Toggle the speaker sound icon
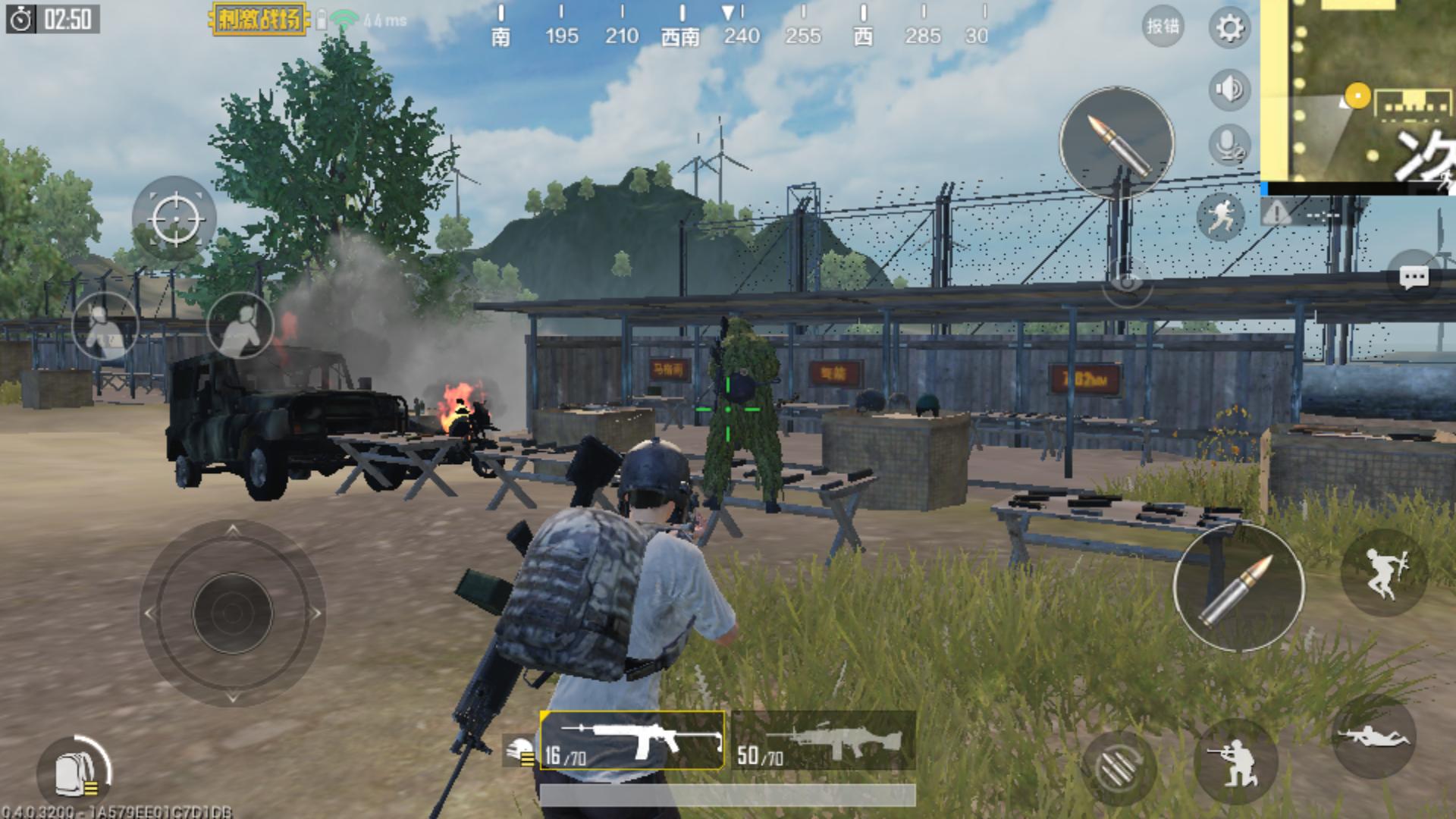Screen dimensions: 1456x819 click(x=1229, y=89)
